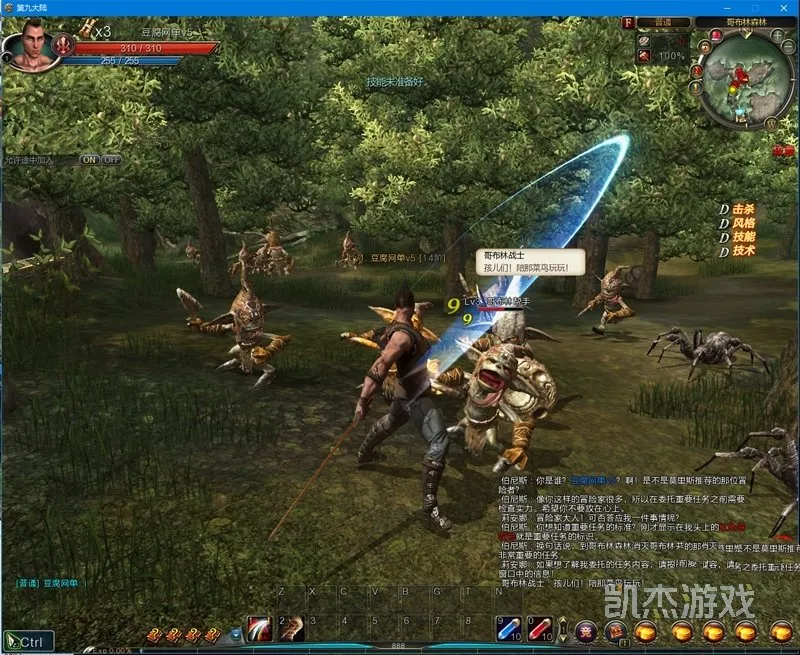The height and width of the screenshot is (655, 800).
Task: Use the blue mana potion
Action: pos(509,628)
